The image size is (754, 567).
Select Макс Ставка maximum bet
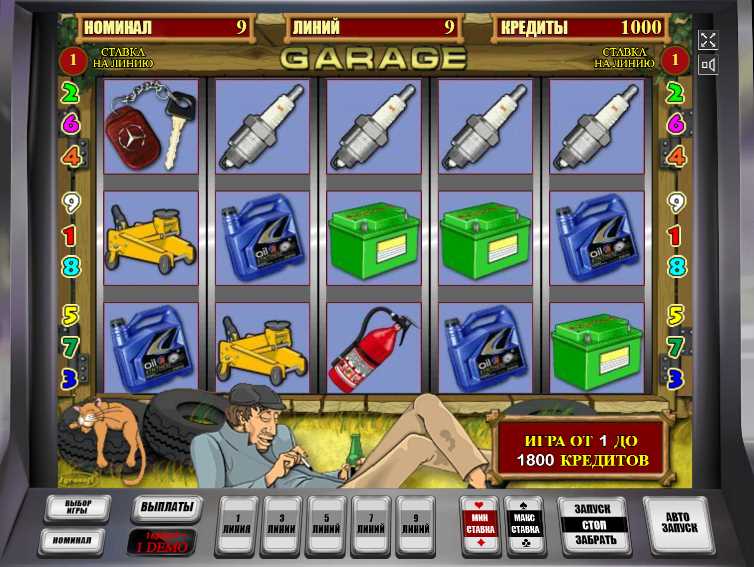tap(524, 524)
